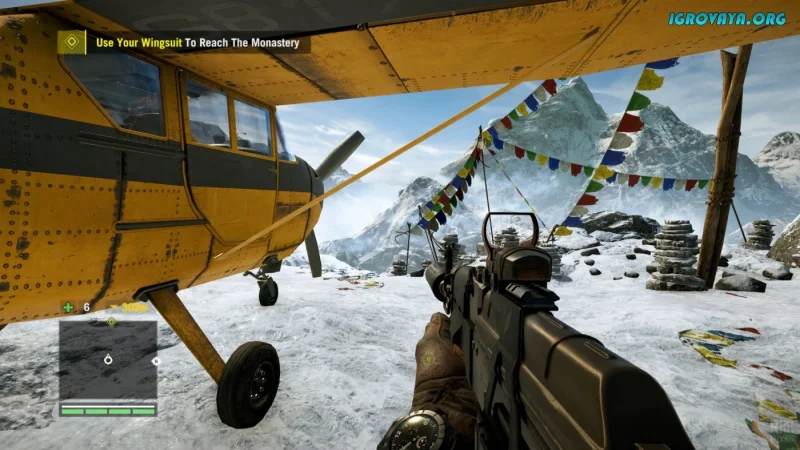Click the yellow objective diamond icon
Viewport: 800px width, 450px height.
coord(71,42)
